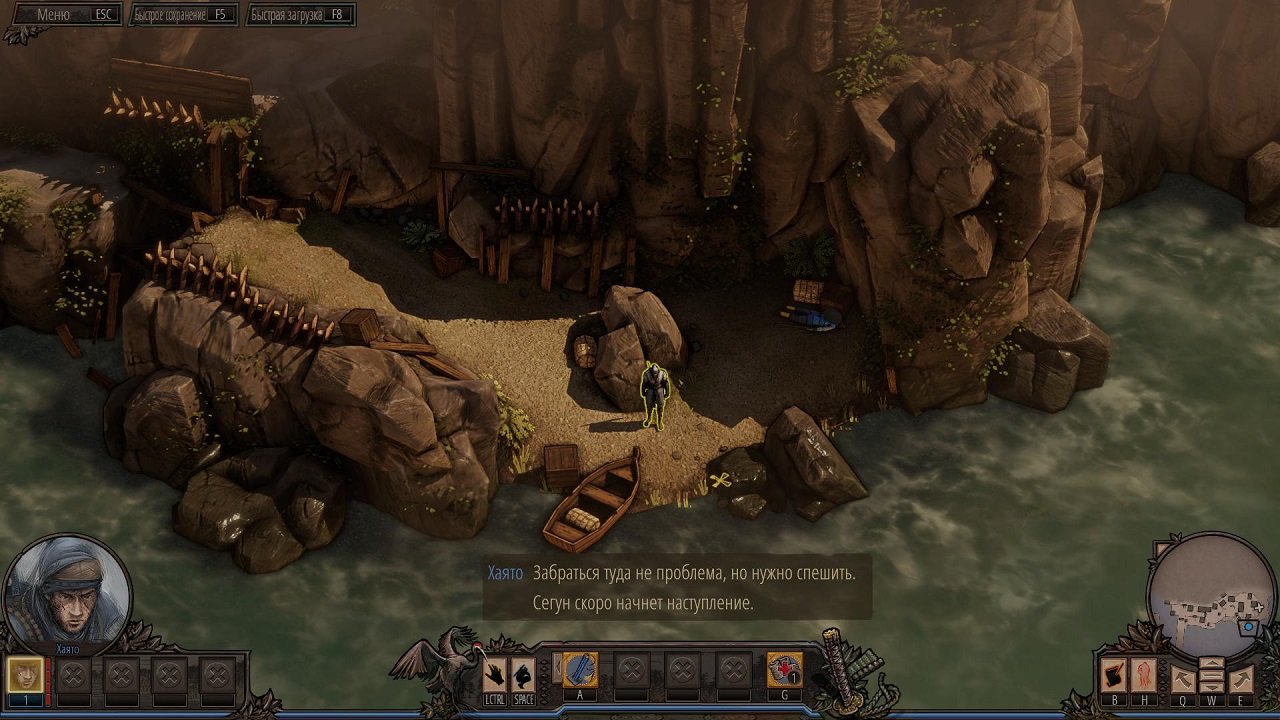Image resolution: width=1280 pixels, height=720 pixels.
Task: Click the blue objective dot on the minimap
Action: pyautogui.click(x=1248, y=627)
